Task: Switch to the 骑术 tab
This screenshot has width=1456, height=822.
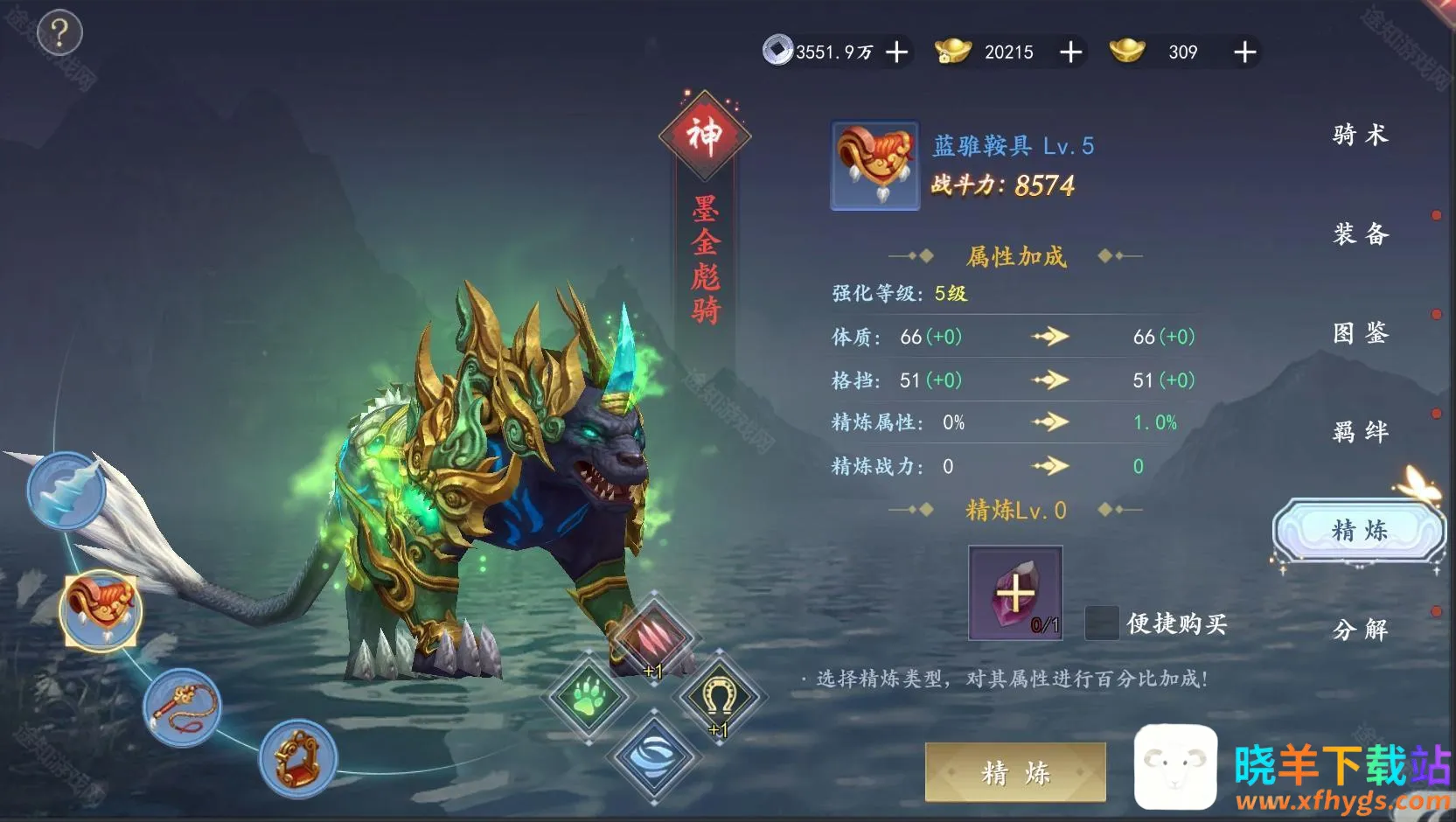Action: pyautogui.click(x=1360, y=135)
